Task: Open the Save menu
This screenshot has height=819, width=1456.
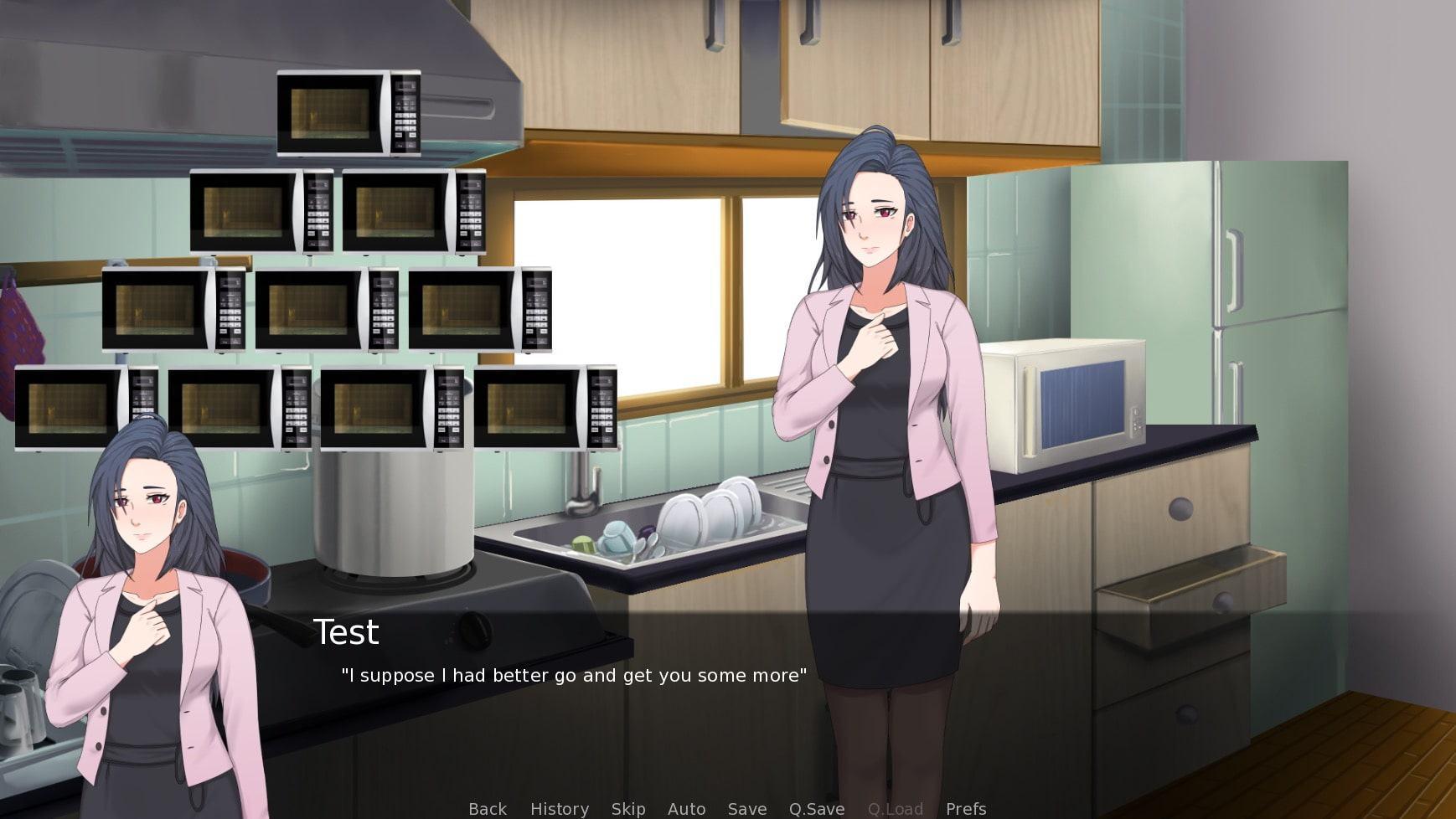Action: (747, 809)
